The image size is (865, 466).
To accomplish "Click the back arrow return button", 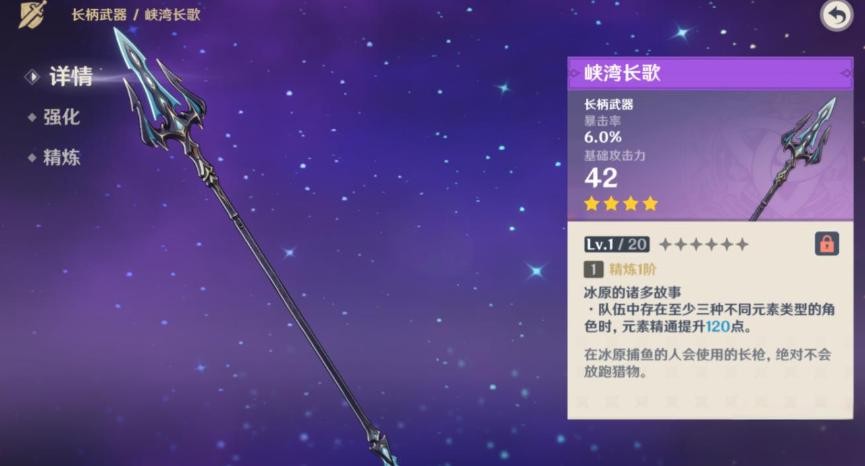I will coord(836,15).
